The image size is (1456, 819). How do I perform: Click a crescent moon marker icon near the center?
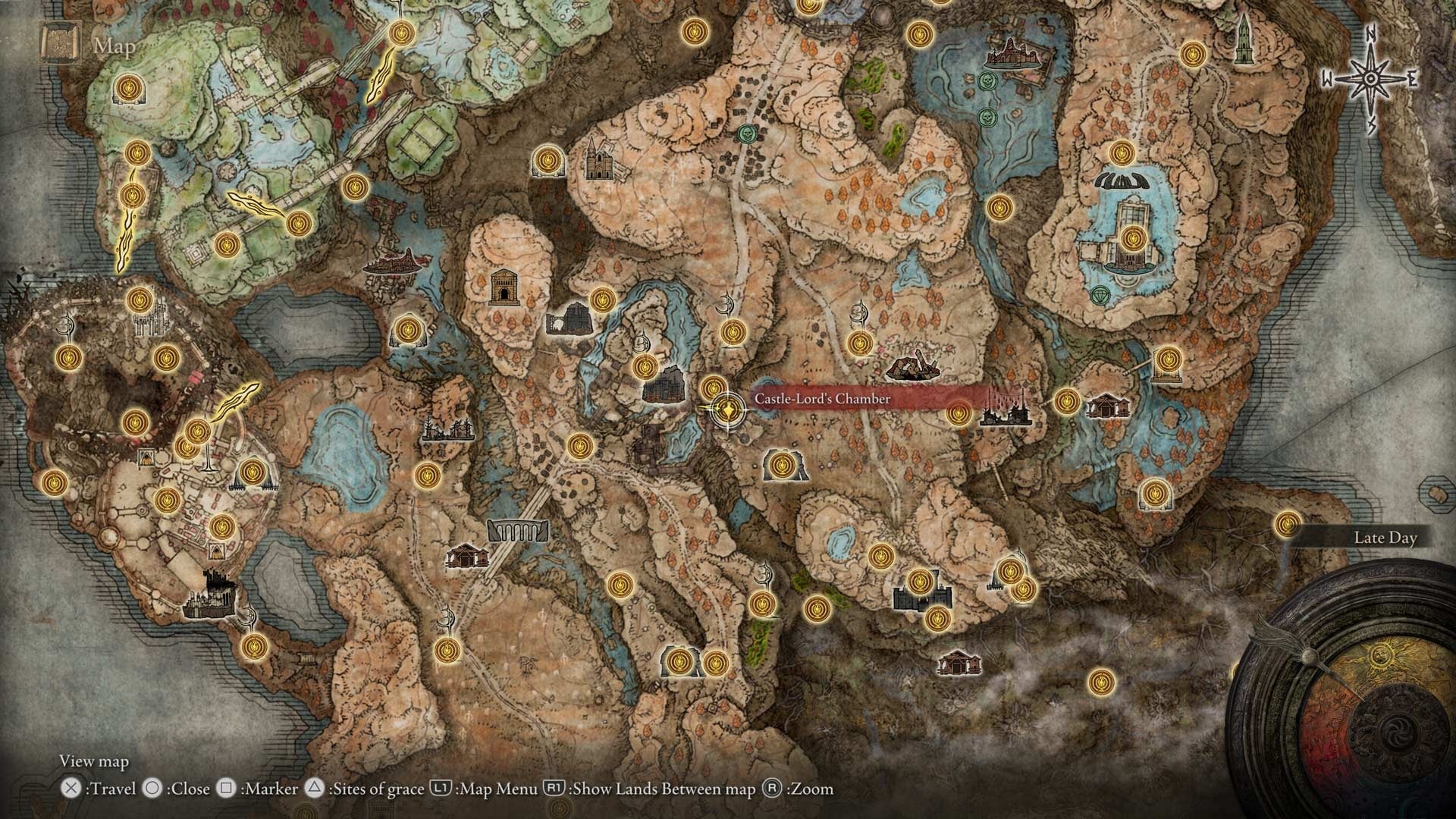726,303
